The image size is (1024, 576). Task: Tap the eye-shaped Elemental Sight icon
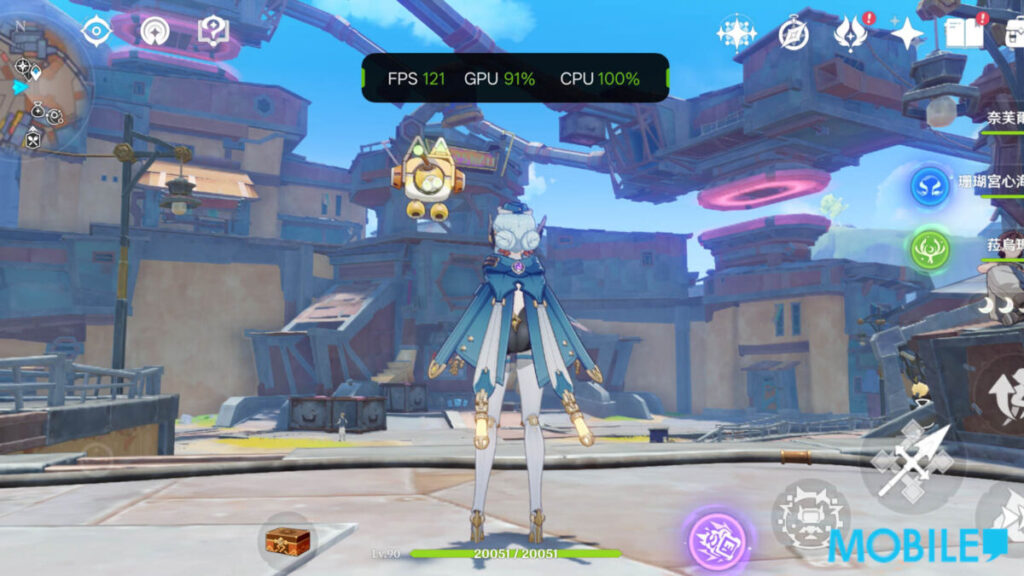click(96, 30)
